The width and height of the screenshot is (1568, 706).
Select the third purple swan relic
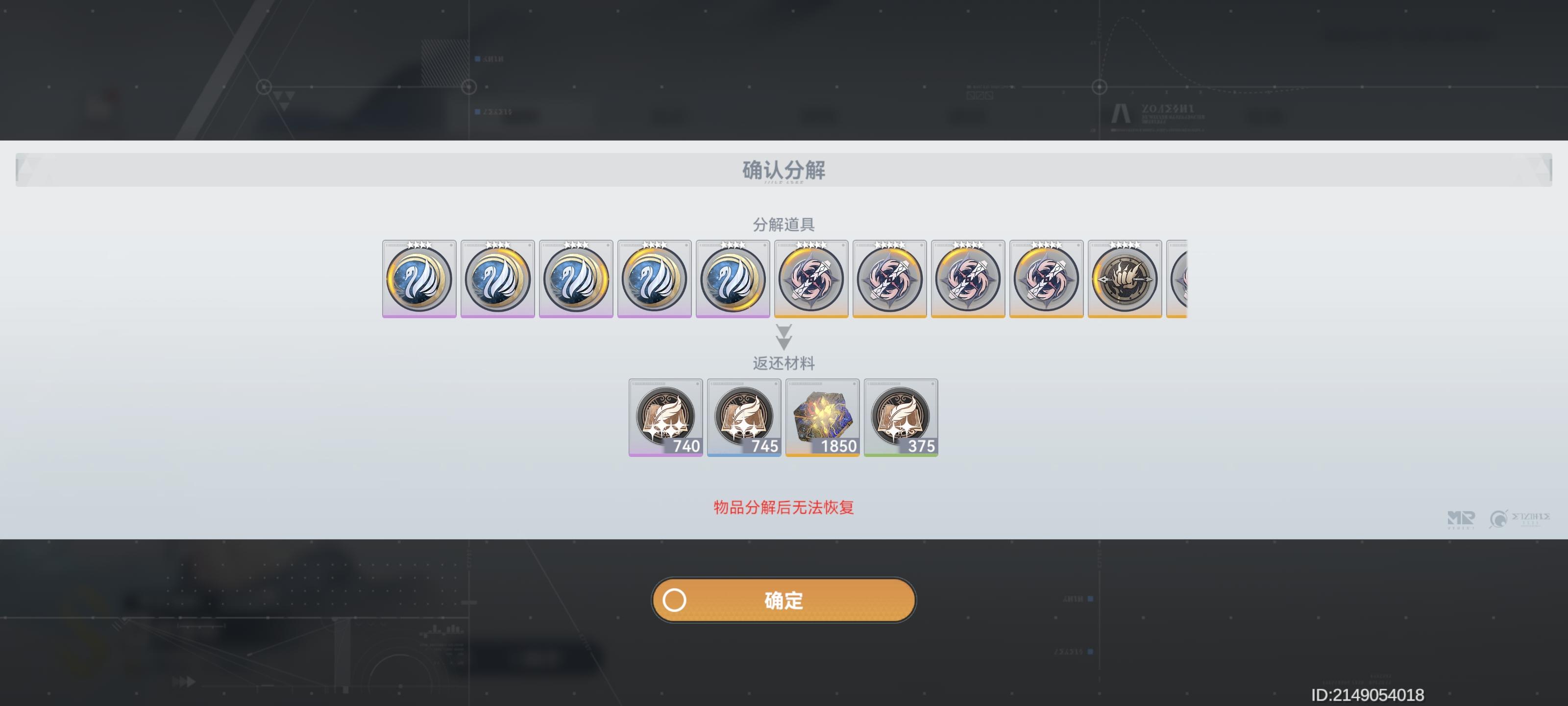(576, 279)
